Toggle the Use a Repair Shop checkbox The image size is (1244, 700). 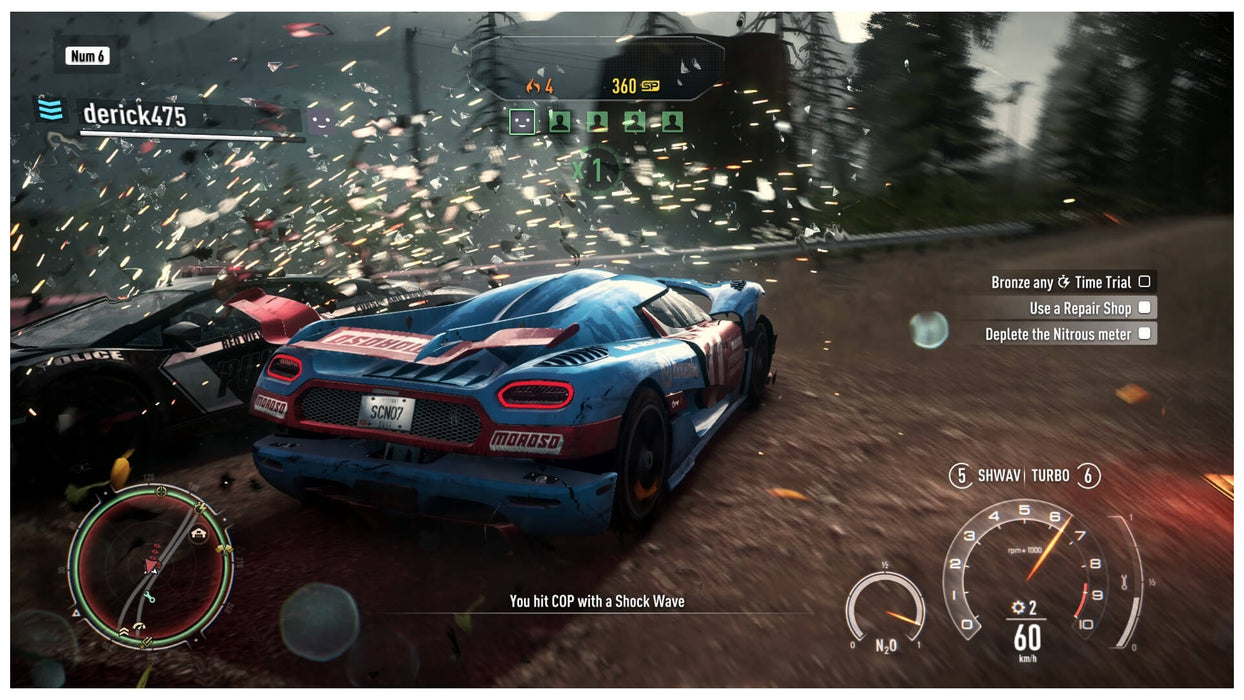[x=1144, y=308]
